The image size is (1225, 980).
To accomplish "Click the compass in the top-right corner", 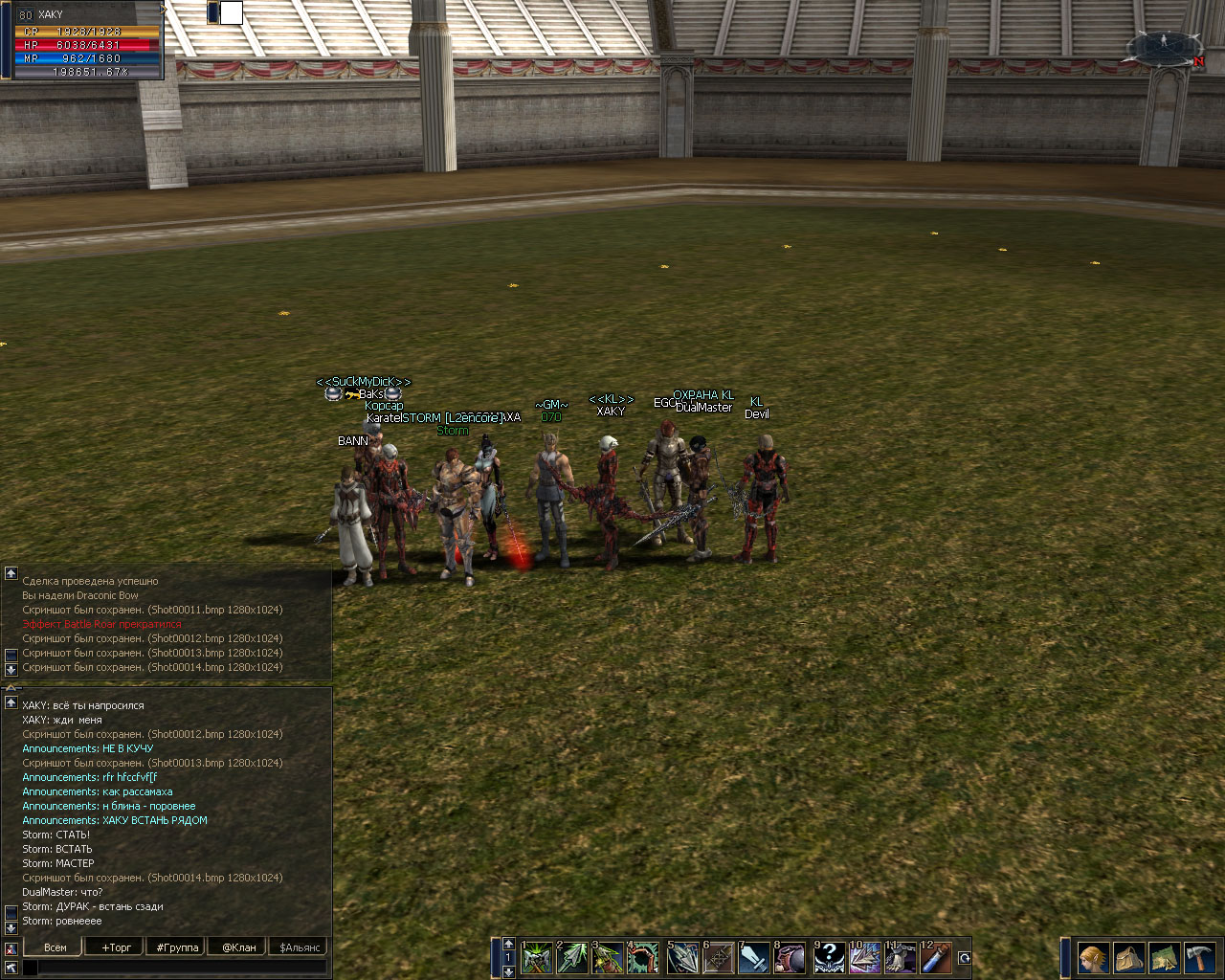I will pyautogui.click(x=1165, y=48).
